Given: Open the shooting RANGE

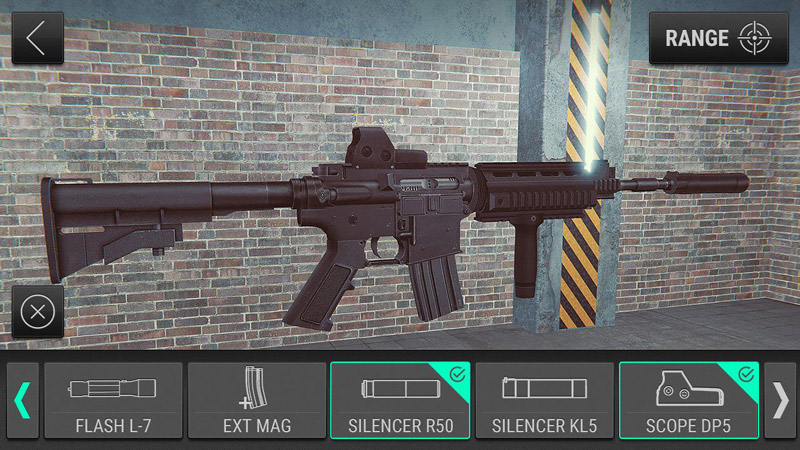Looking at the screenshot, I should [718, 38].
